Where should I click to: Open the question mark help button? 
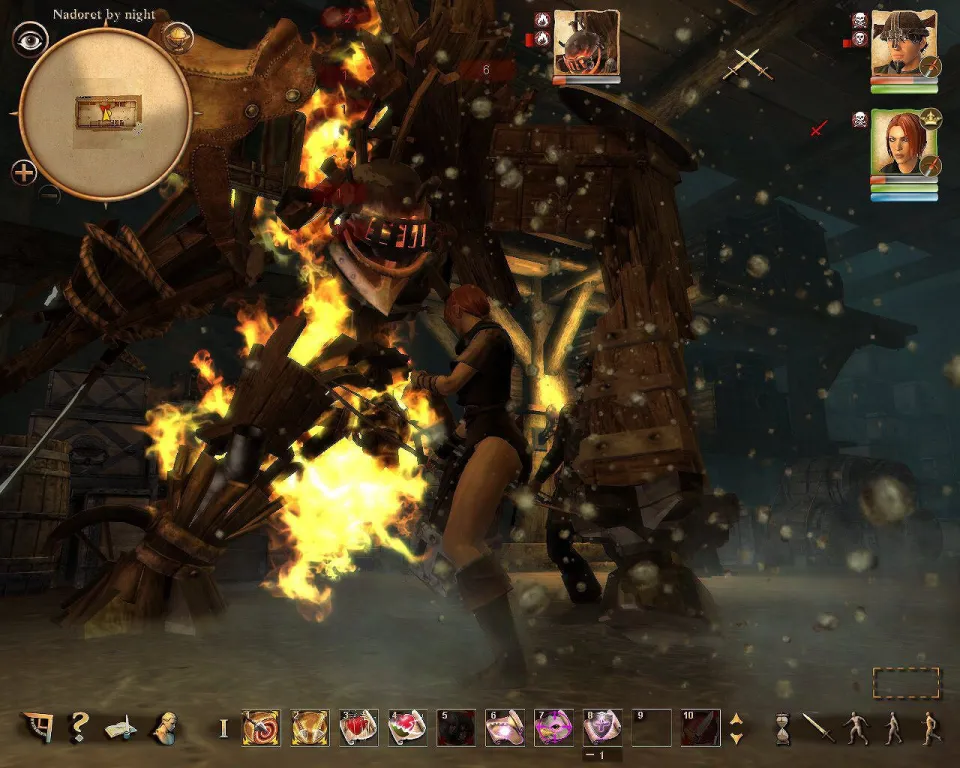coord(79,727)
